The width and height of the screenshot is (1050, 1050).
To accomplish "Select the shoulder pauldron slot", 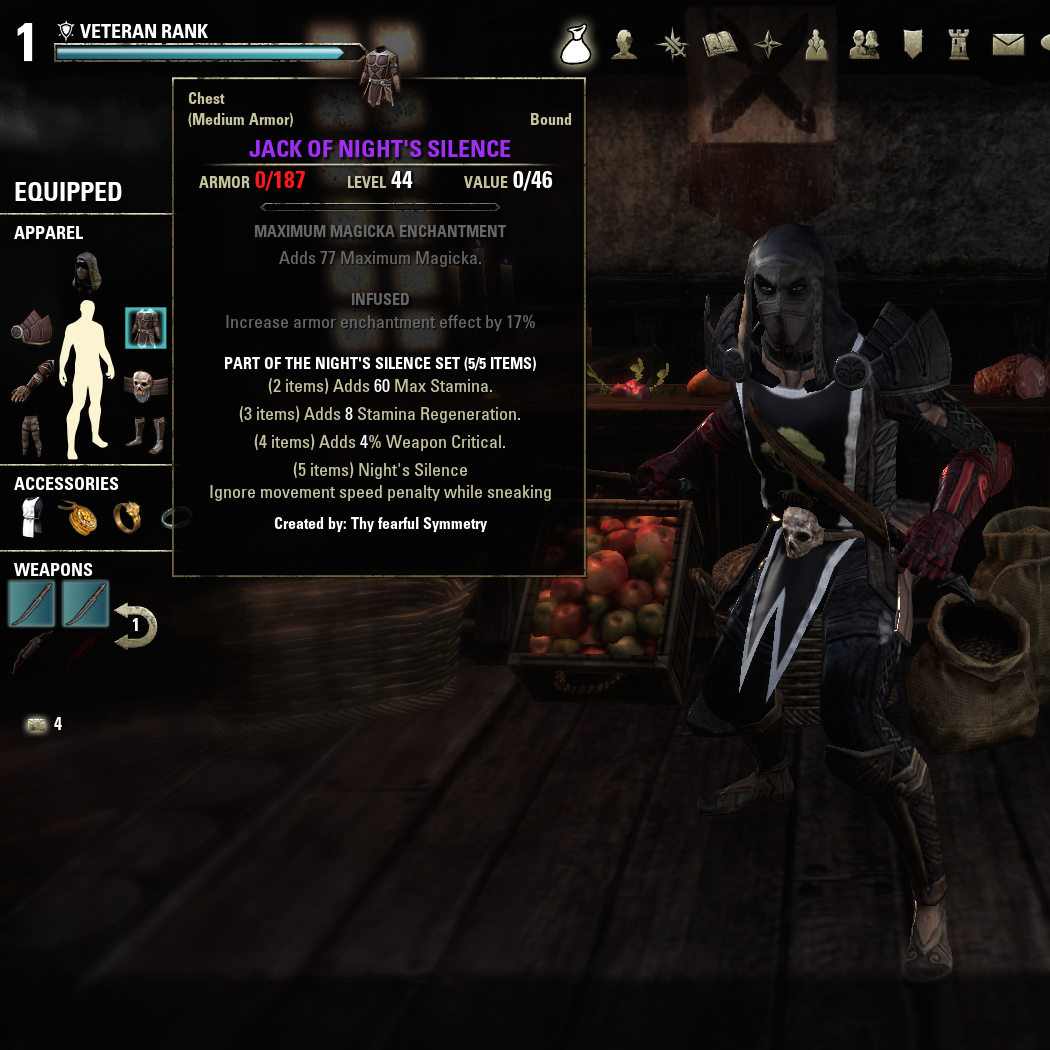I will pos(31,330).
